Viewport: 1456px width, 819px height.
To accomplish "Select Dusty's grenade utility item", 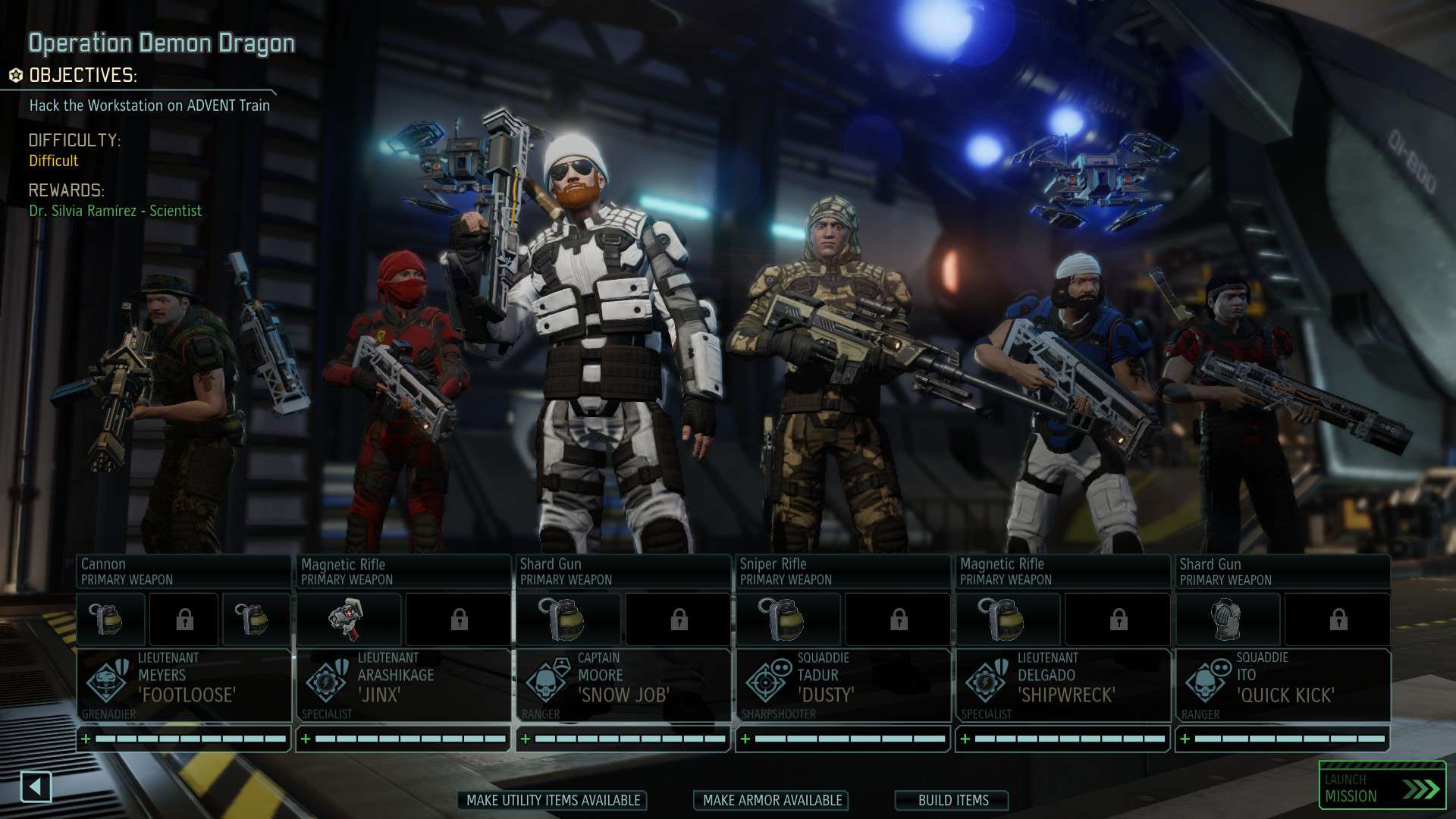I will pos(786,619).
